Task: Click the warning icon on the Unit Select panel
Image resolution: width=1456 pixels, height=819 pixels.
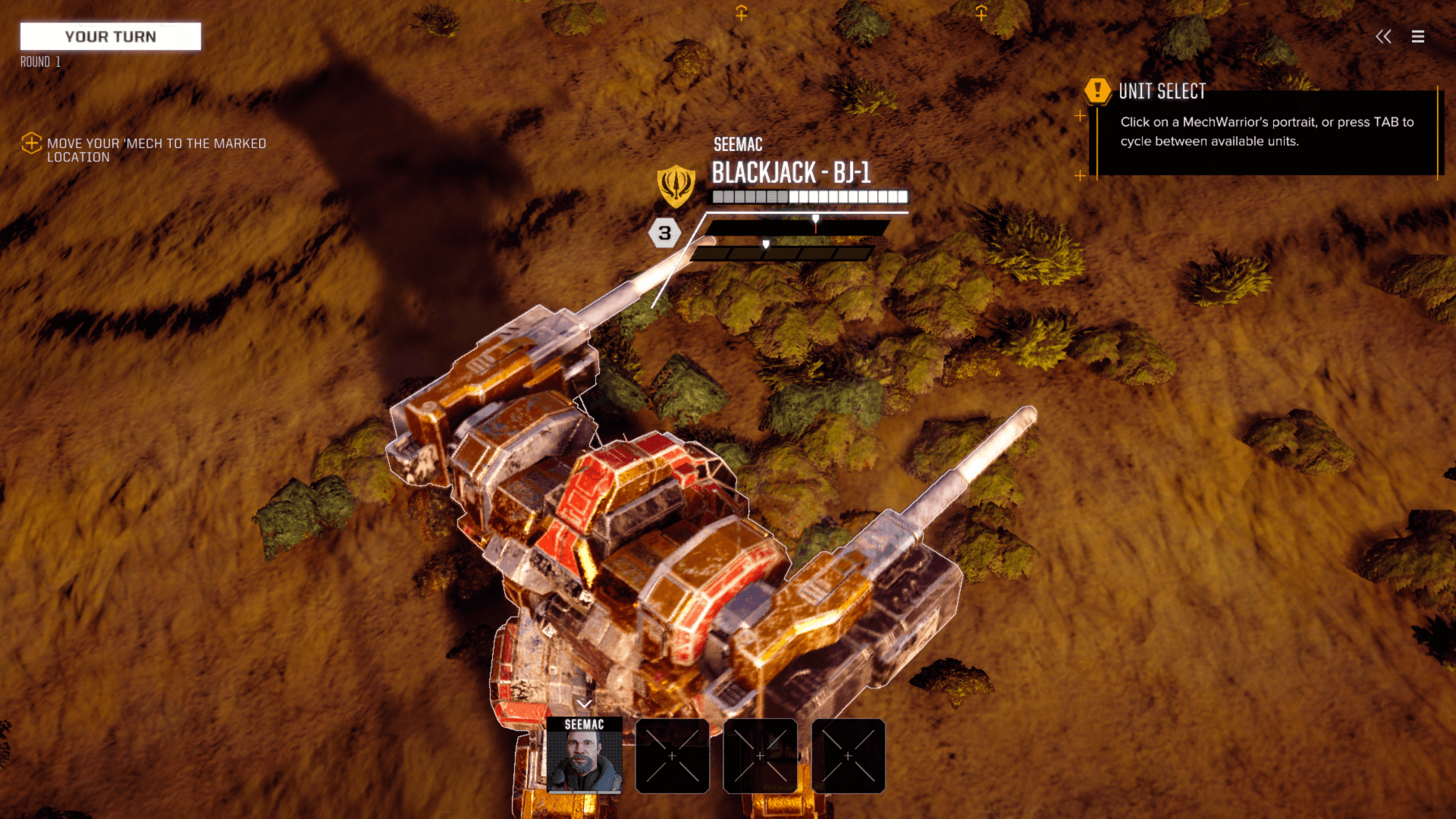Action: coord(1097,90)
